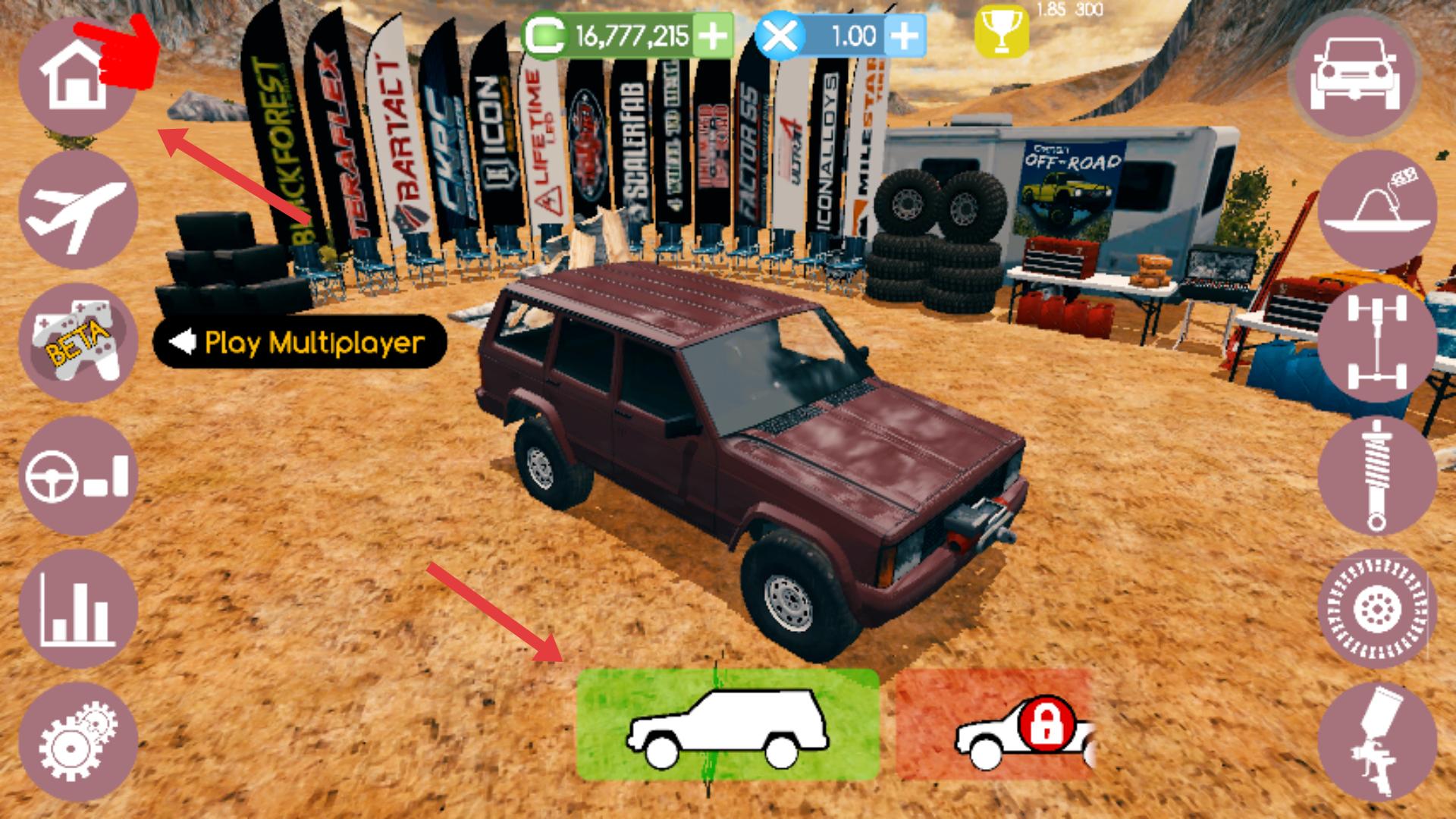Add more coins with the green plus
The height and width of the screenshot is (819, 1456).
click(x=711, y=36)
